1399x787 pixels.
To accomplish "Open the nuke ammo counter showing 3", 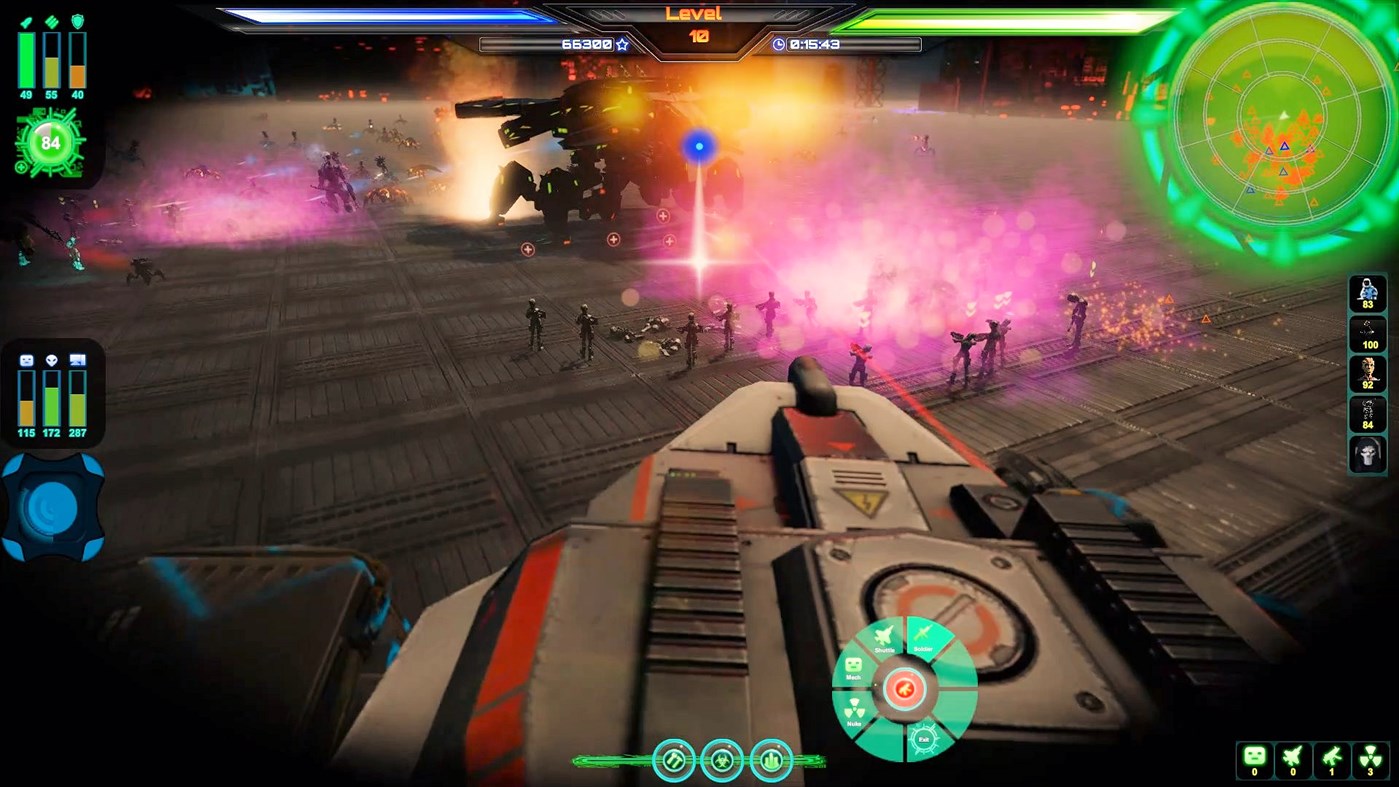I will [x=1370, y=760].
